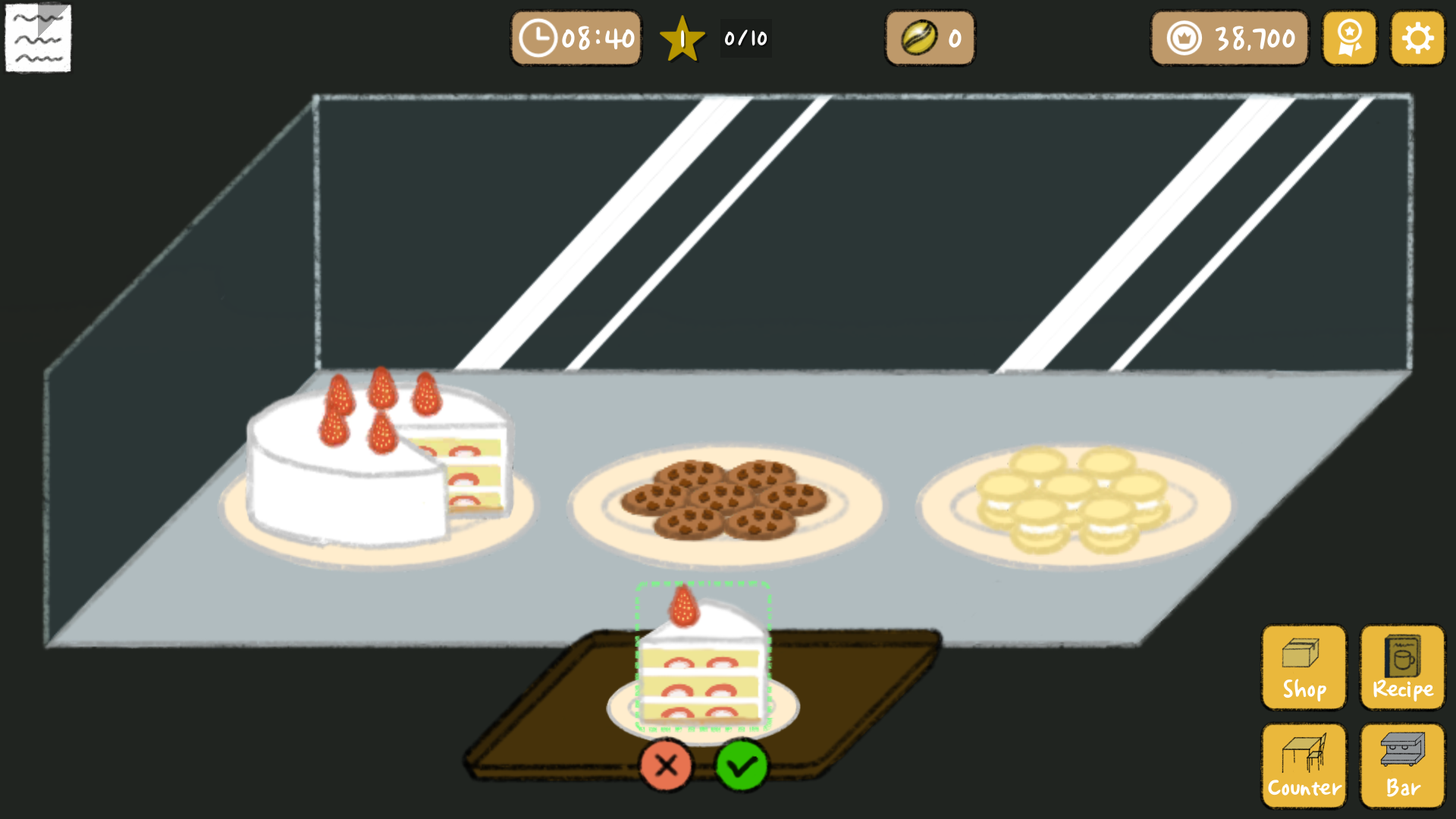Cancel cake placement with red X
This screenshot has height=819, width=1456.
point(666,766)
